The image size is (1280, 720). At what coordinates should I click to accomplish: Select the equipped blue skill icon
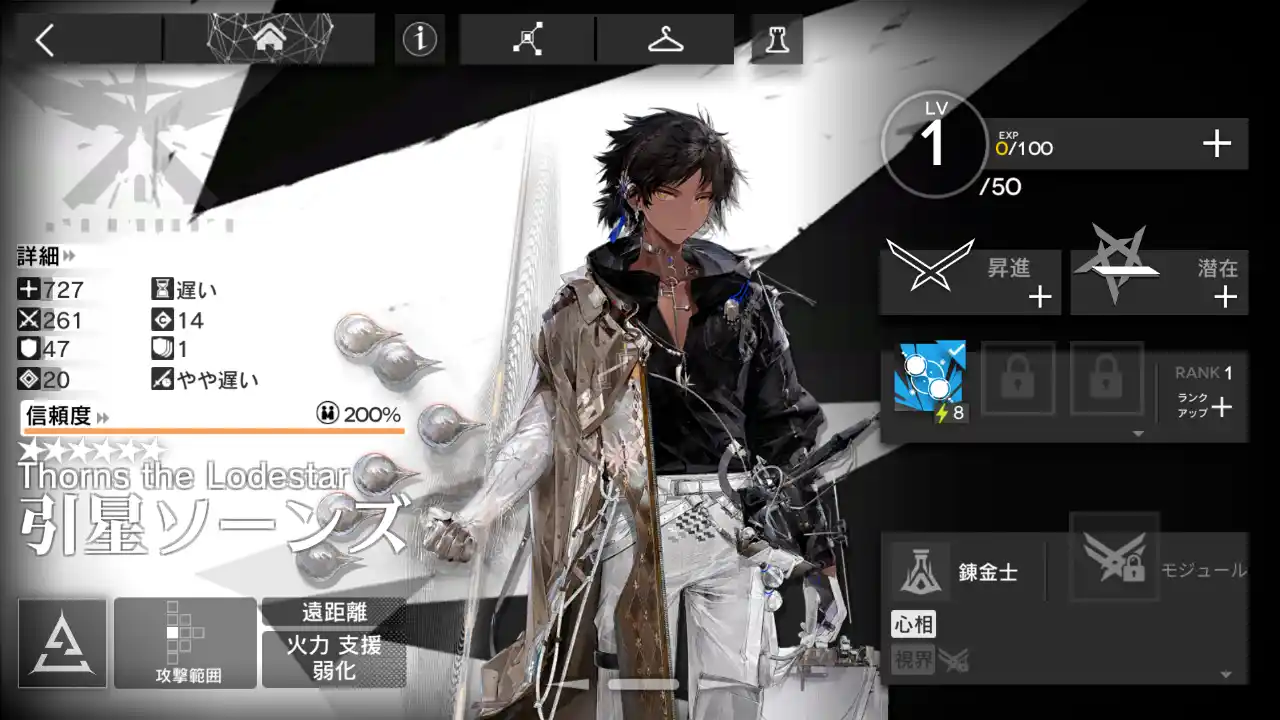click(931, 379)
